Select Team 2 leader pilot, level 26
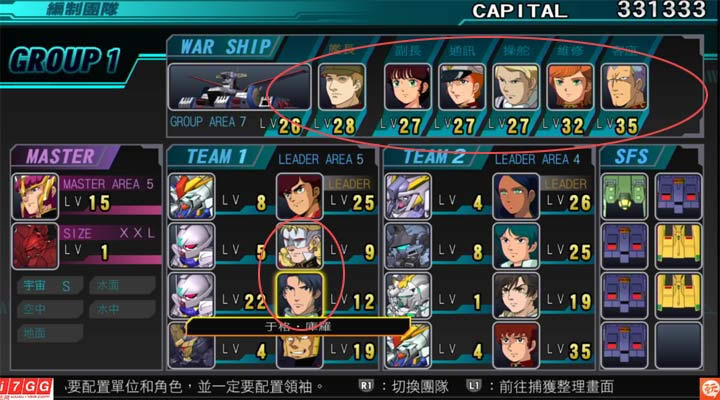 [516, 197]
